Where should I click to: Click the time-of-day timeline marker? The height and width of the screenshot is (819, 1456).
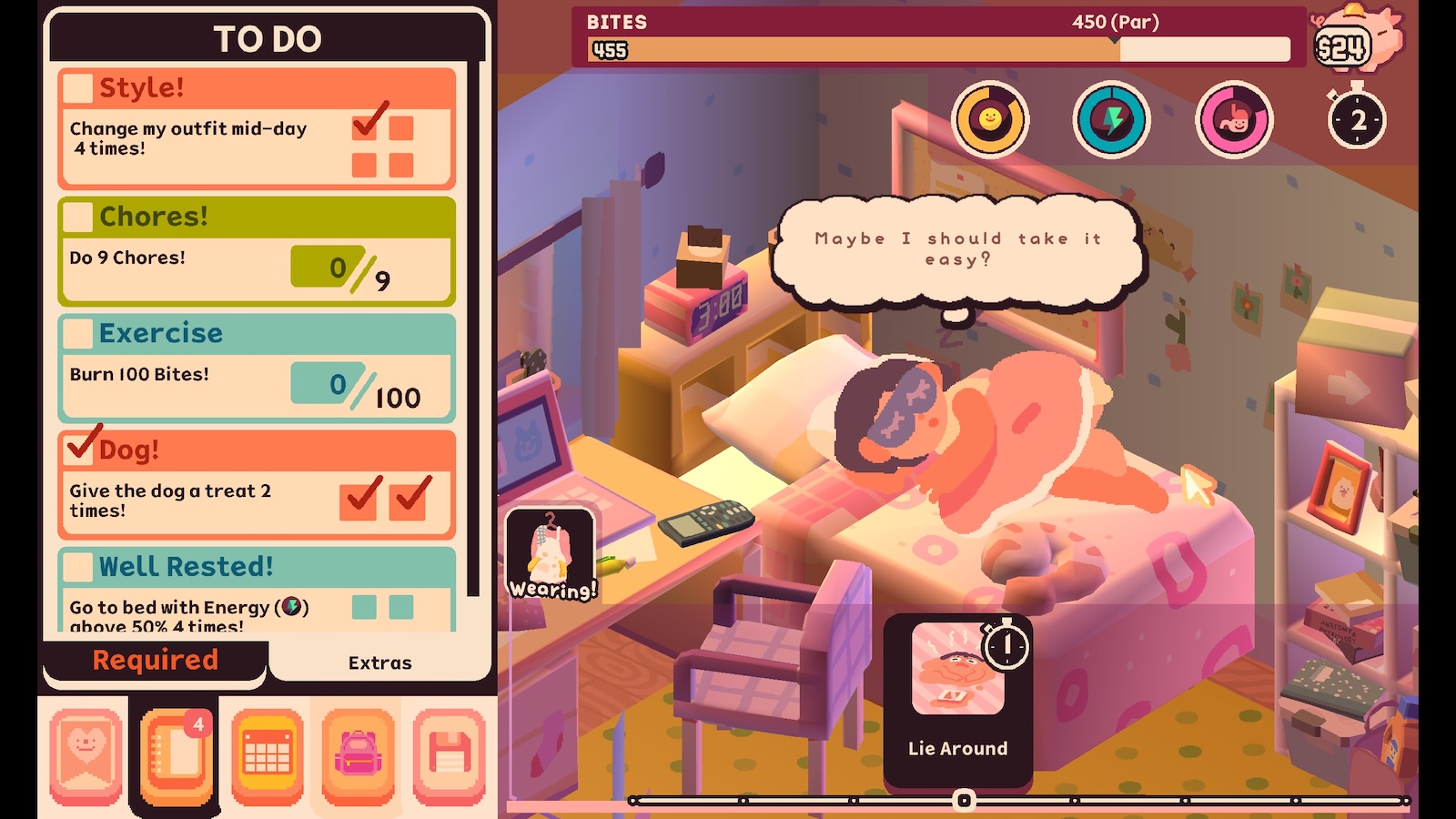coord(964,800)
